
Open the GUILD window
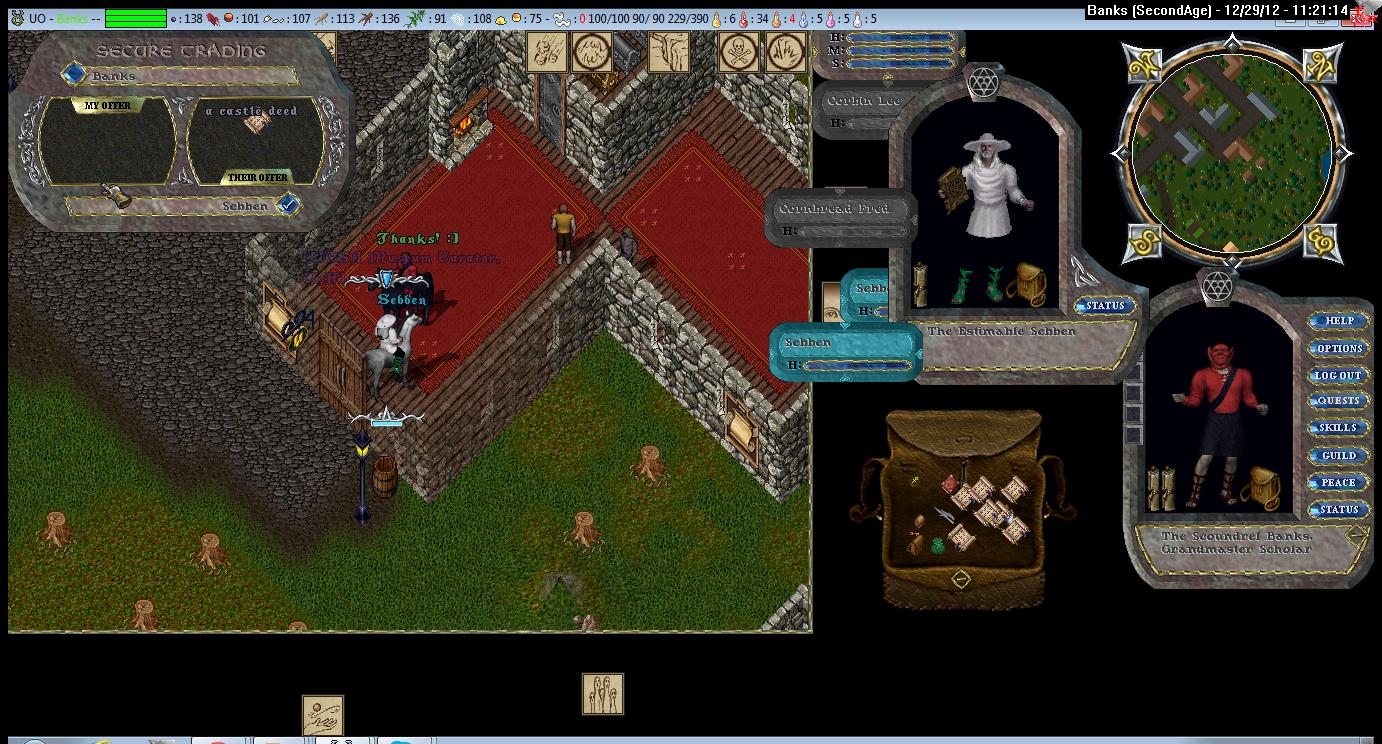1338,455
